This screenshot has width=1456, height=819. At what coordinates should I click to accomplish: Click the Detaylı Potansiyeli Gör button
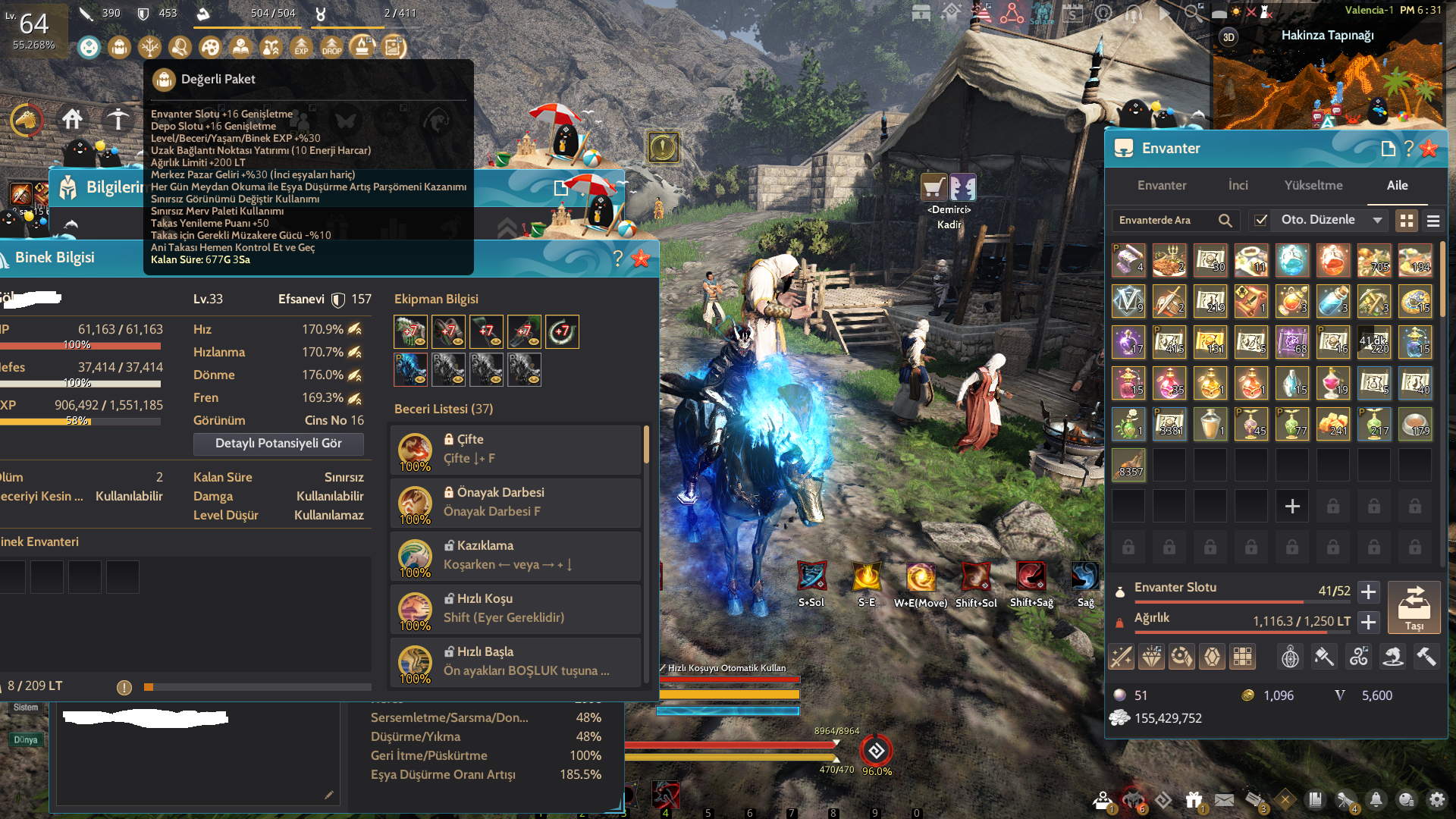tap(278, 444)
